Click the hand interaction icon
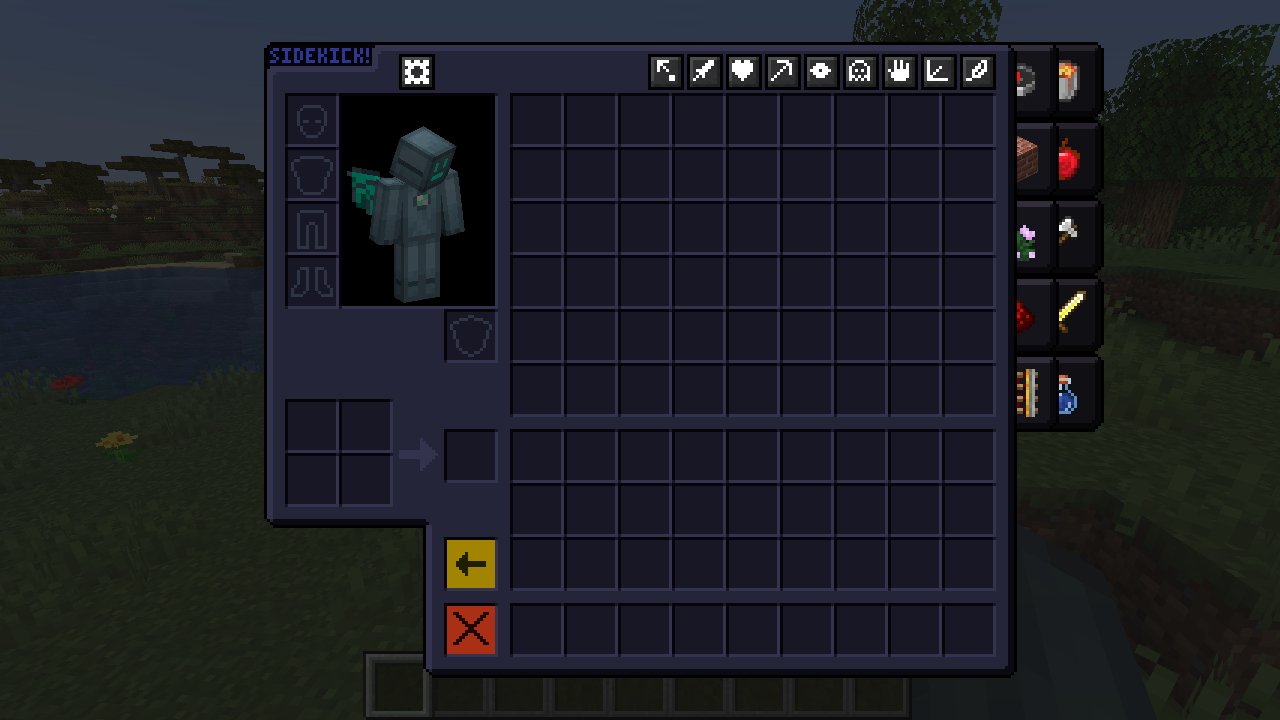Screen dimensions: 1280x720 point(899,71)
